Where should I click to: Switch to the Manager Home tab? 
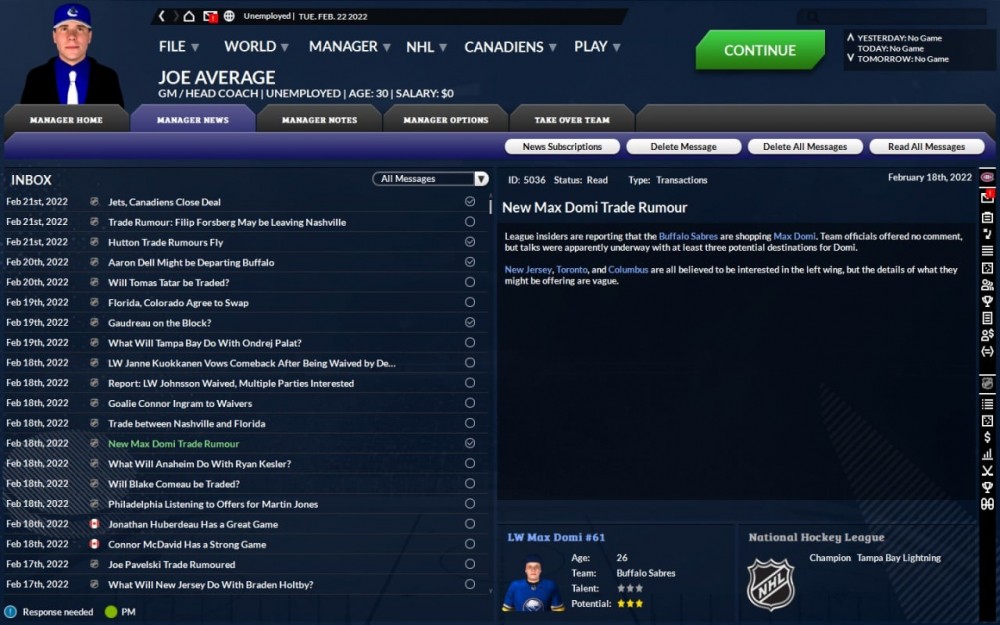pyautogui.click(x=66, y=120)
